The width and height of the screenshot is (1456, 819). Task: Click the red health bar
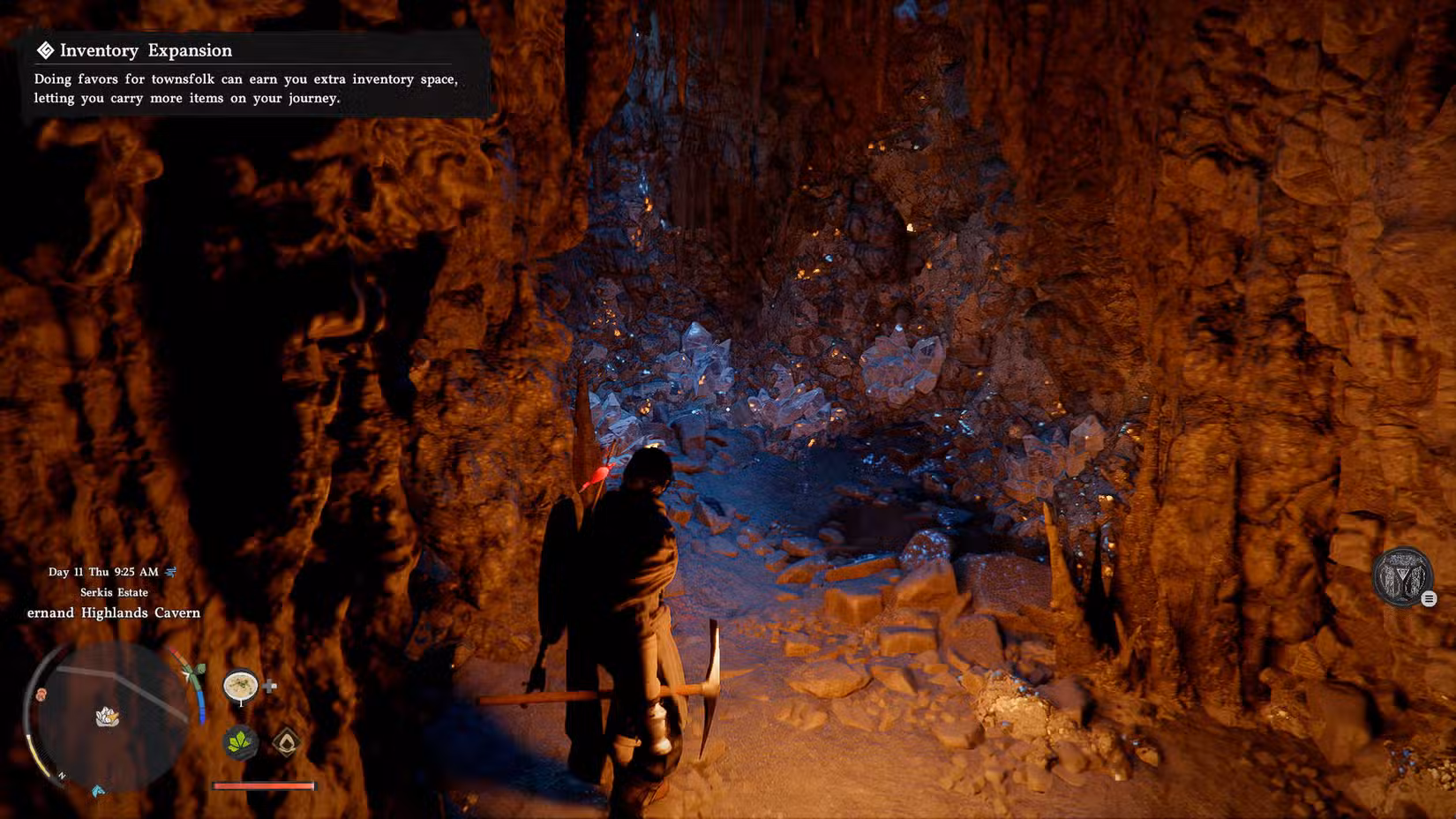pos(264,786)
